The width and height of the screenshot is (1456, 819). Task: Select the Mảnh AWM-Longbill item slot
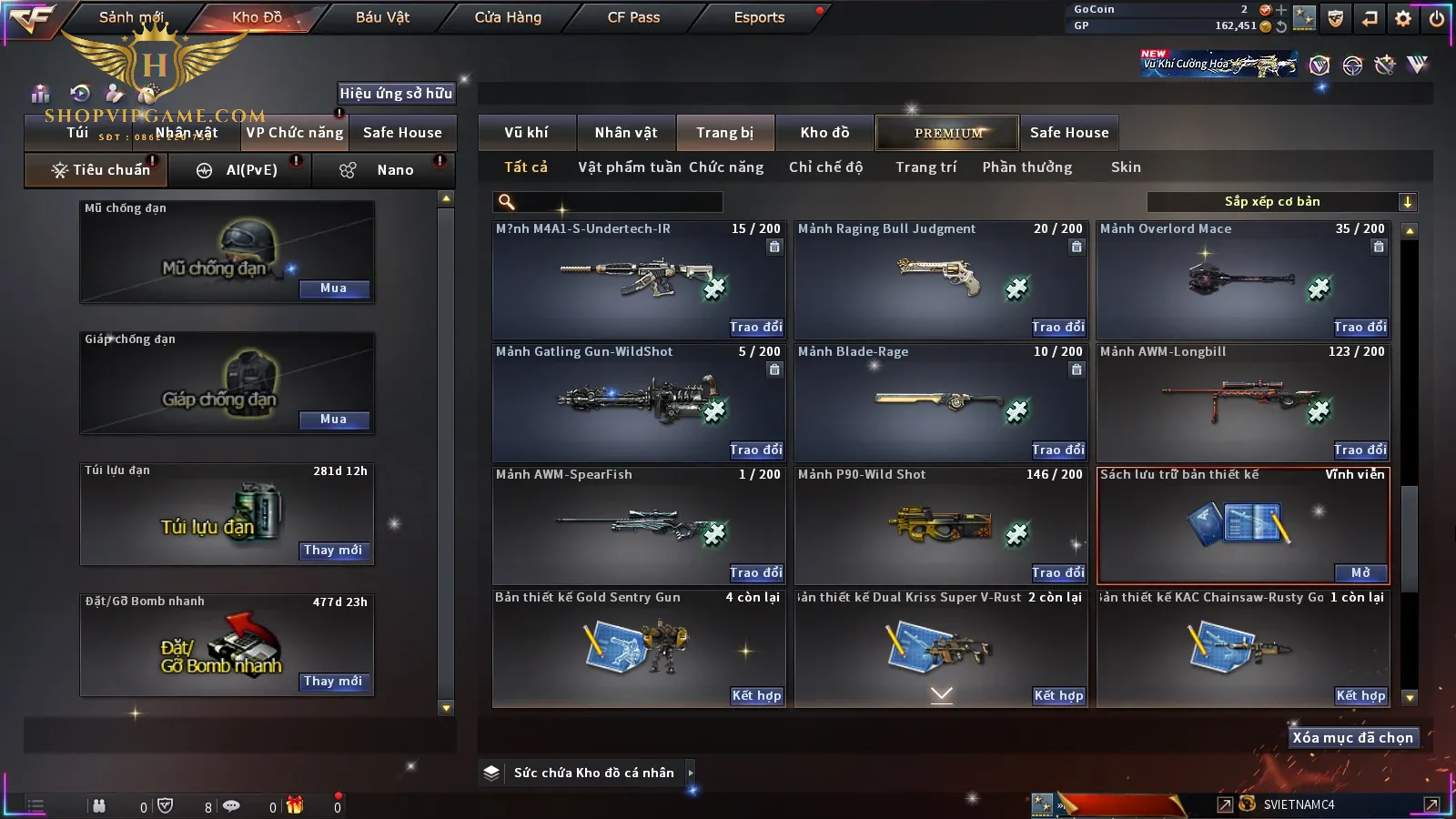(x=1242, y=400)
